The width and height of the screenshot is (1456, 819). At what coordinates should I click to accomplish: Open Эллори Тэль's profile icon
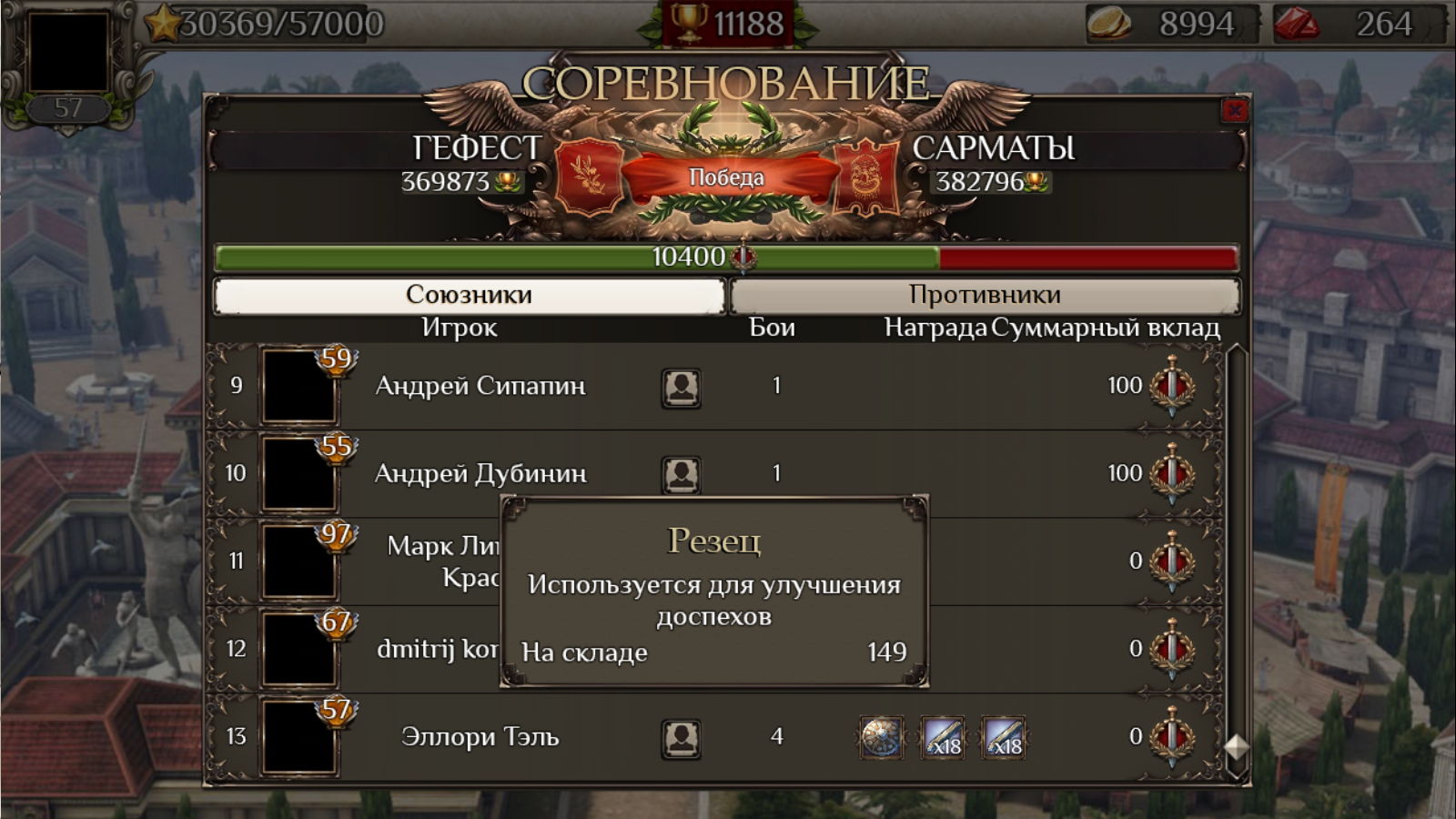[x=681, y=738]
